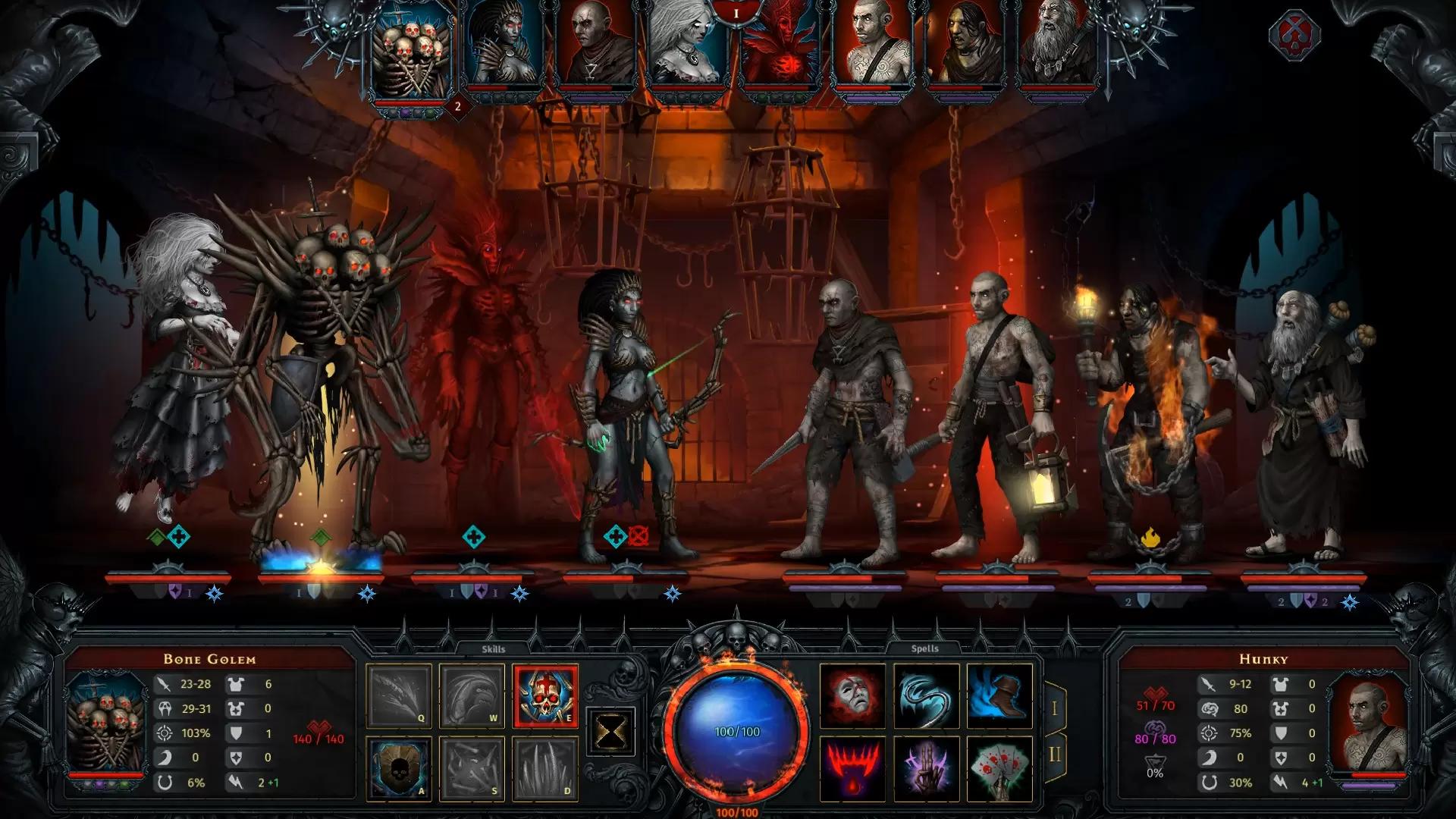Select the greyed bone spikes skill bound to D
This screenshot has width=1456, height=819.
tap(545, 767)
